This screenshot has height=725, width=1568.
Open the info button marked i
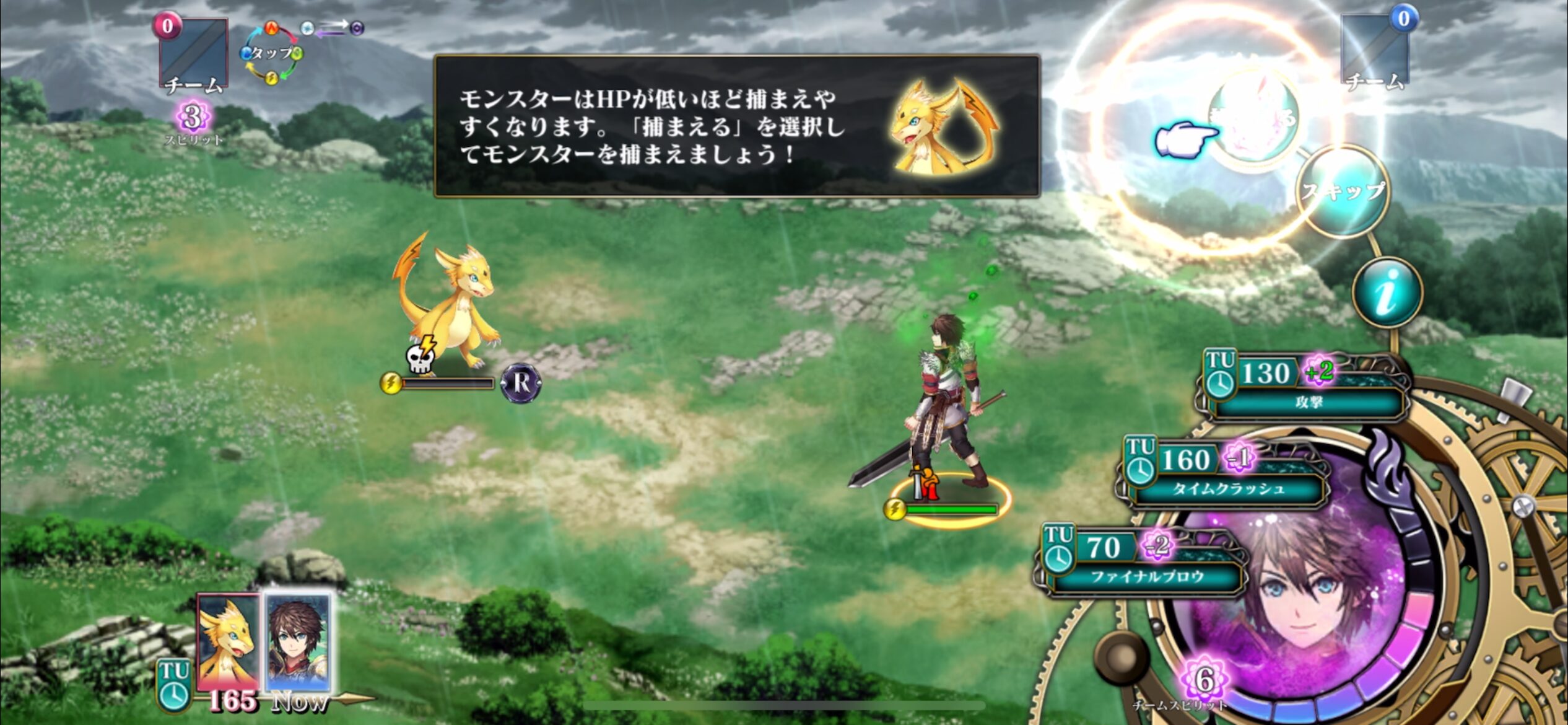(1387, 292)
